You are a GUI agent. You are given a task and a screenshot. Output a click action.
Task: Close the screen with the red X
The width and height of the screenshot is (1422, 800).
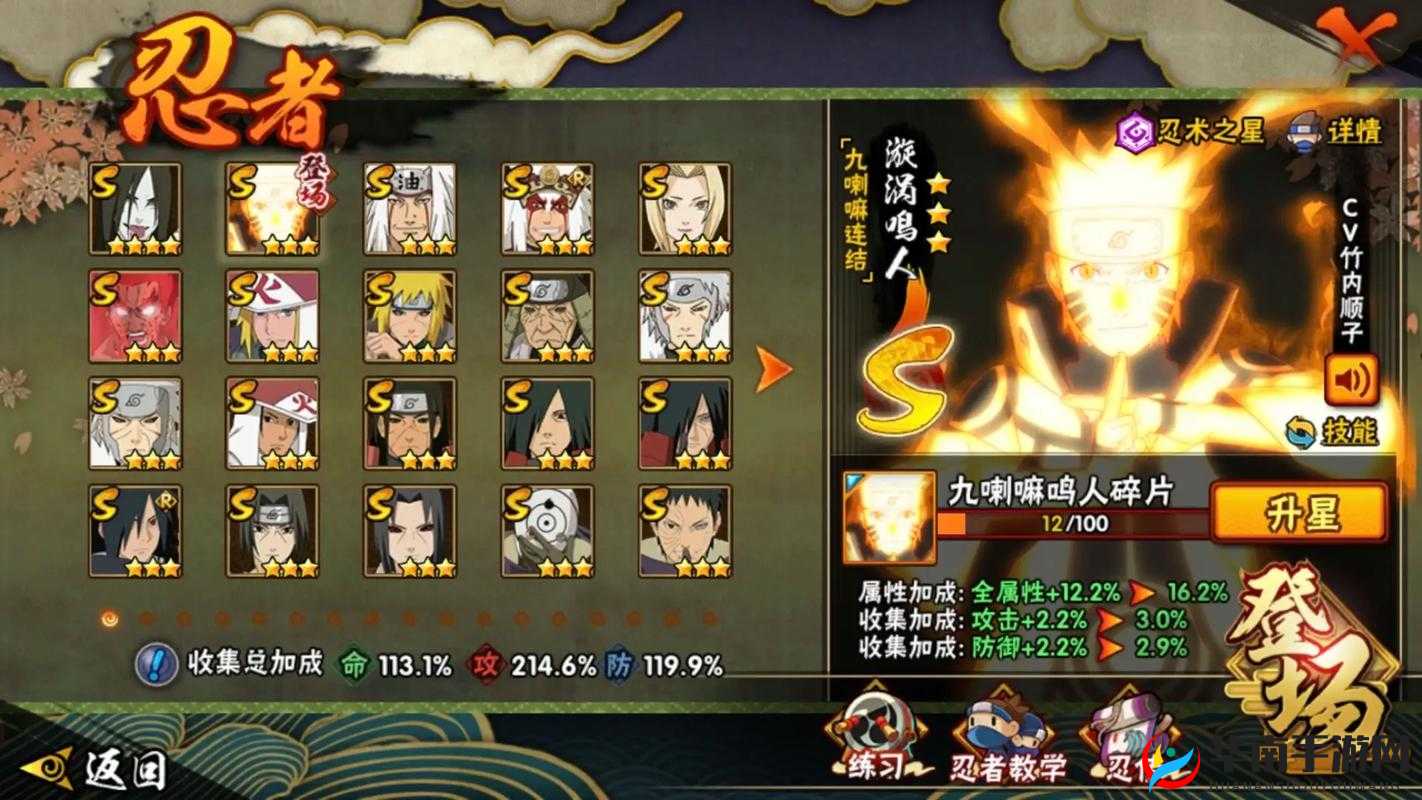pyautogui.click(x=1358, y=38)
